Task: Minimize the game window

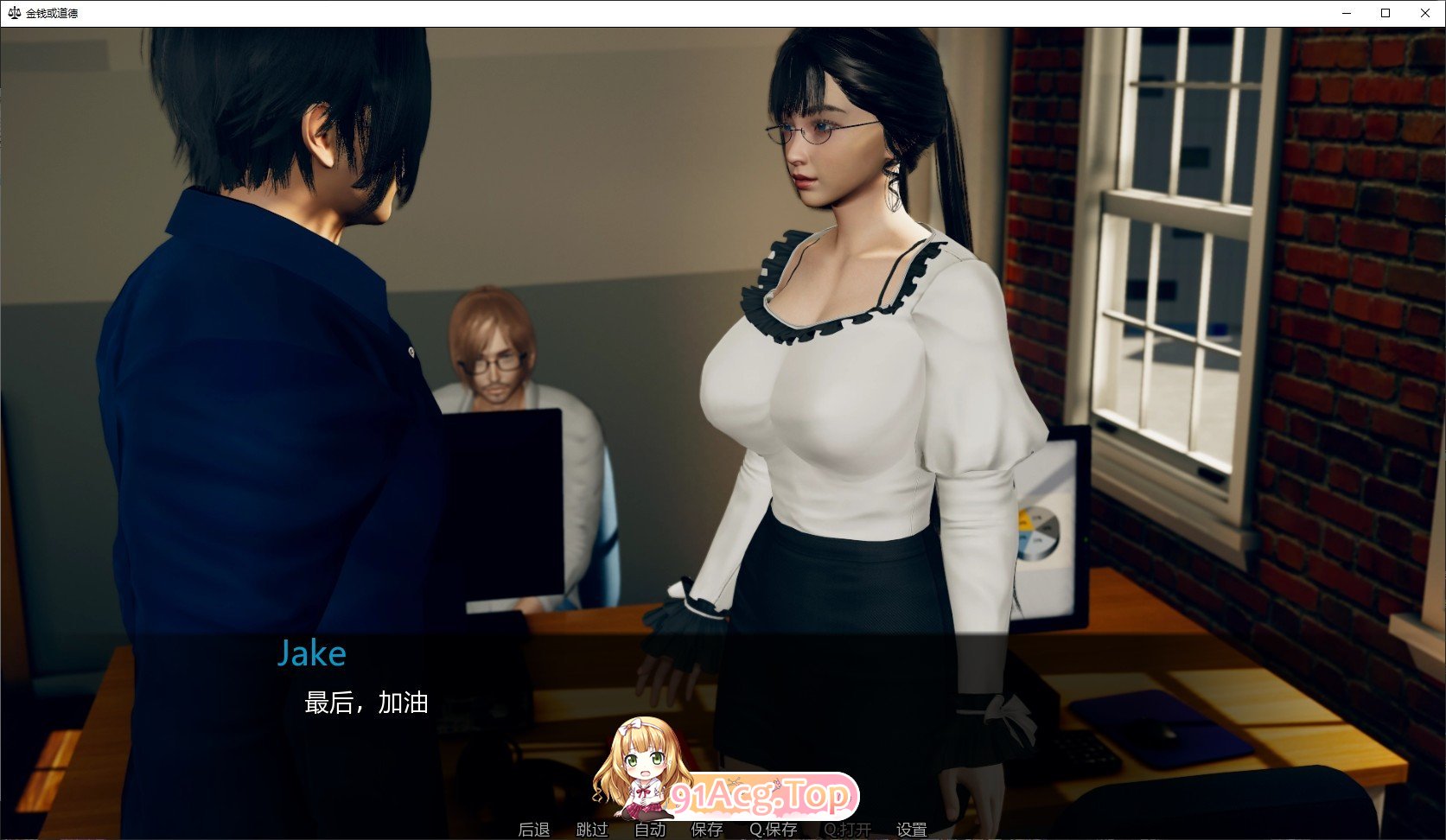Action: click(1347, 13)
